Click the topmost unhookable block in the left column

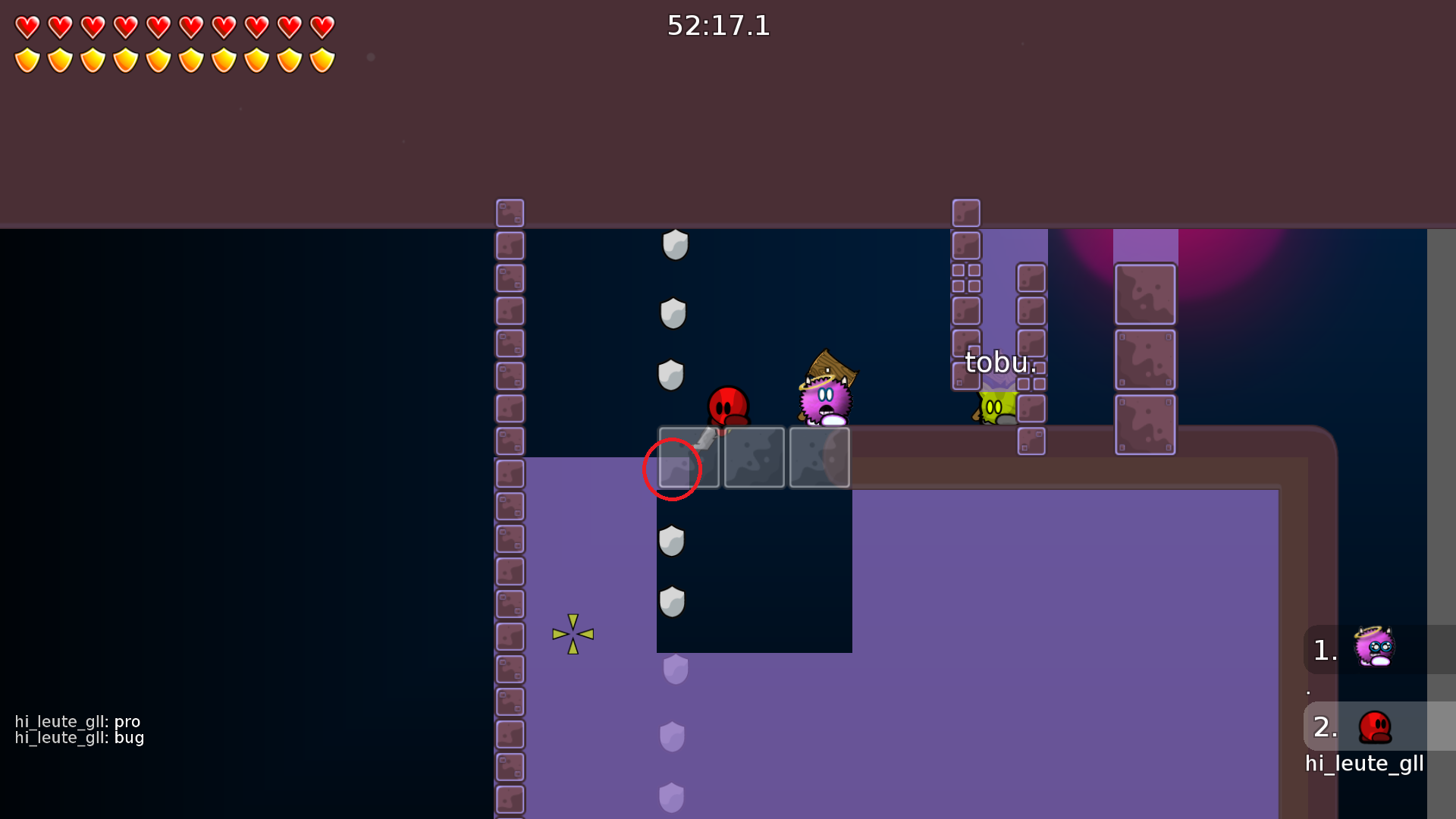[x=510, y=212]
